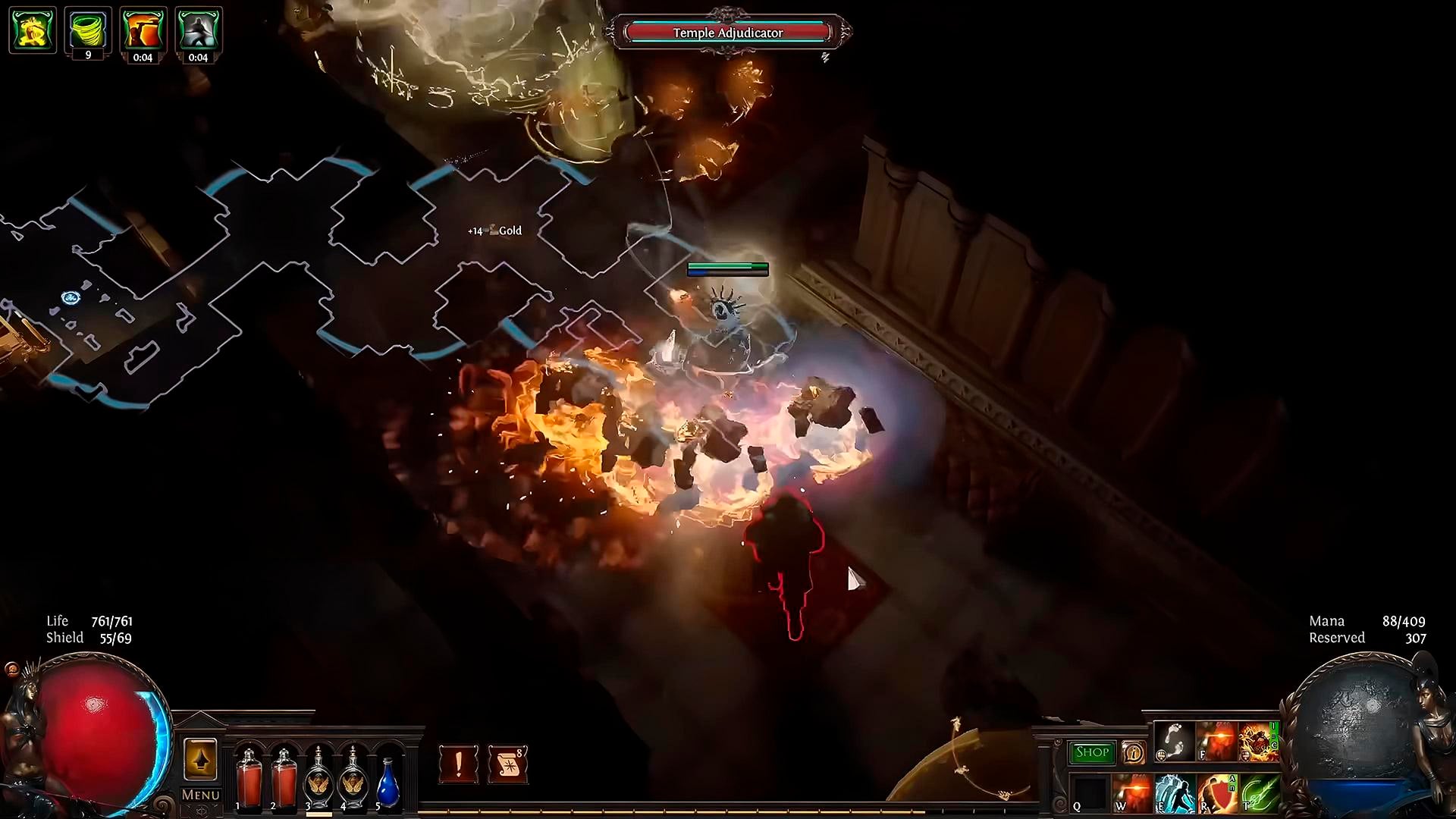The width and height of the screenshot is (1456, 819).
Task: Click the yellow arcane buff icon top left
Action: point(33,29)
